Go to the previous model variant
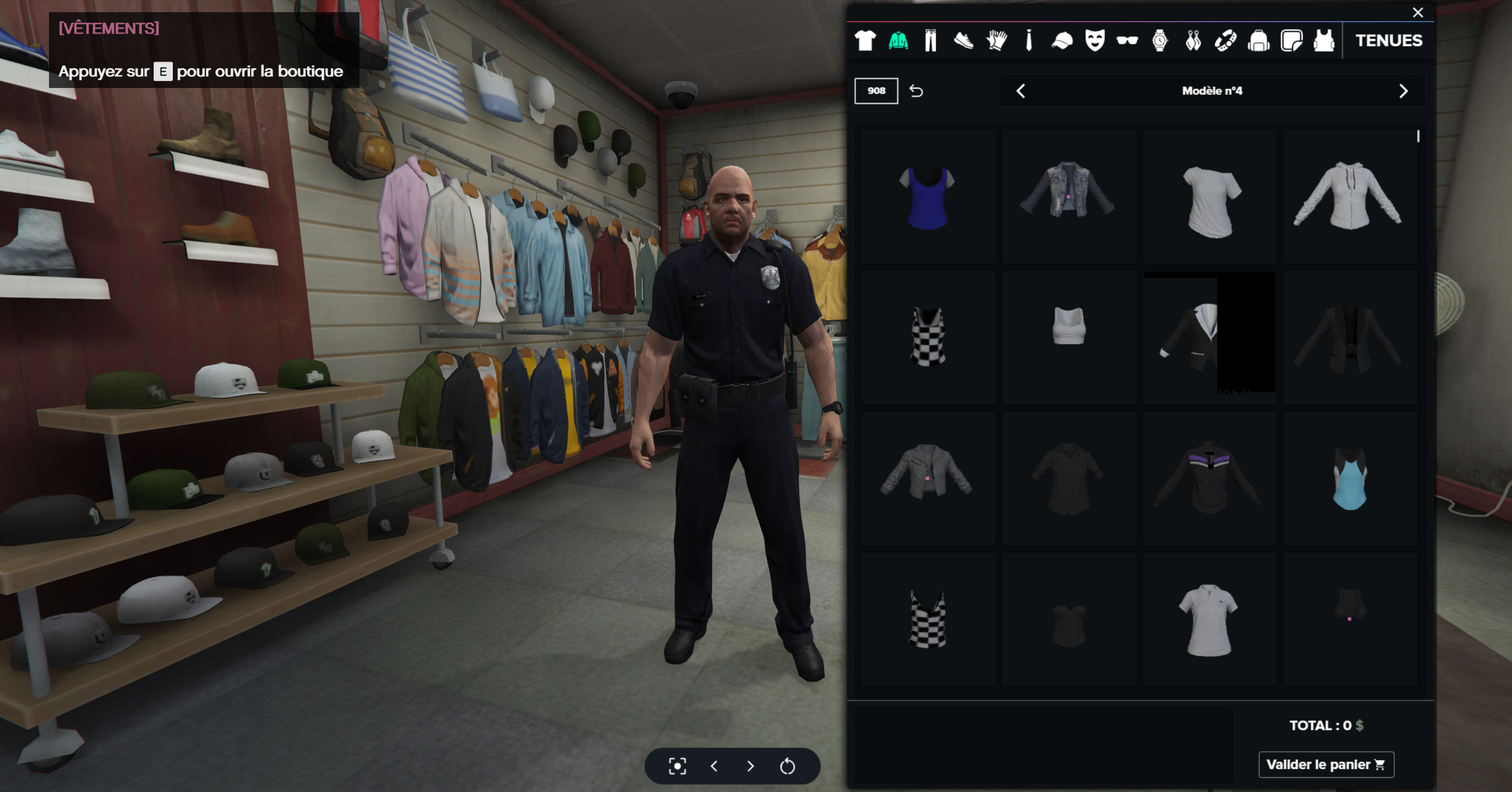The height and width of the screenshot is (792, 1512). coord(1020,91)
